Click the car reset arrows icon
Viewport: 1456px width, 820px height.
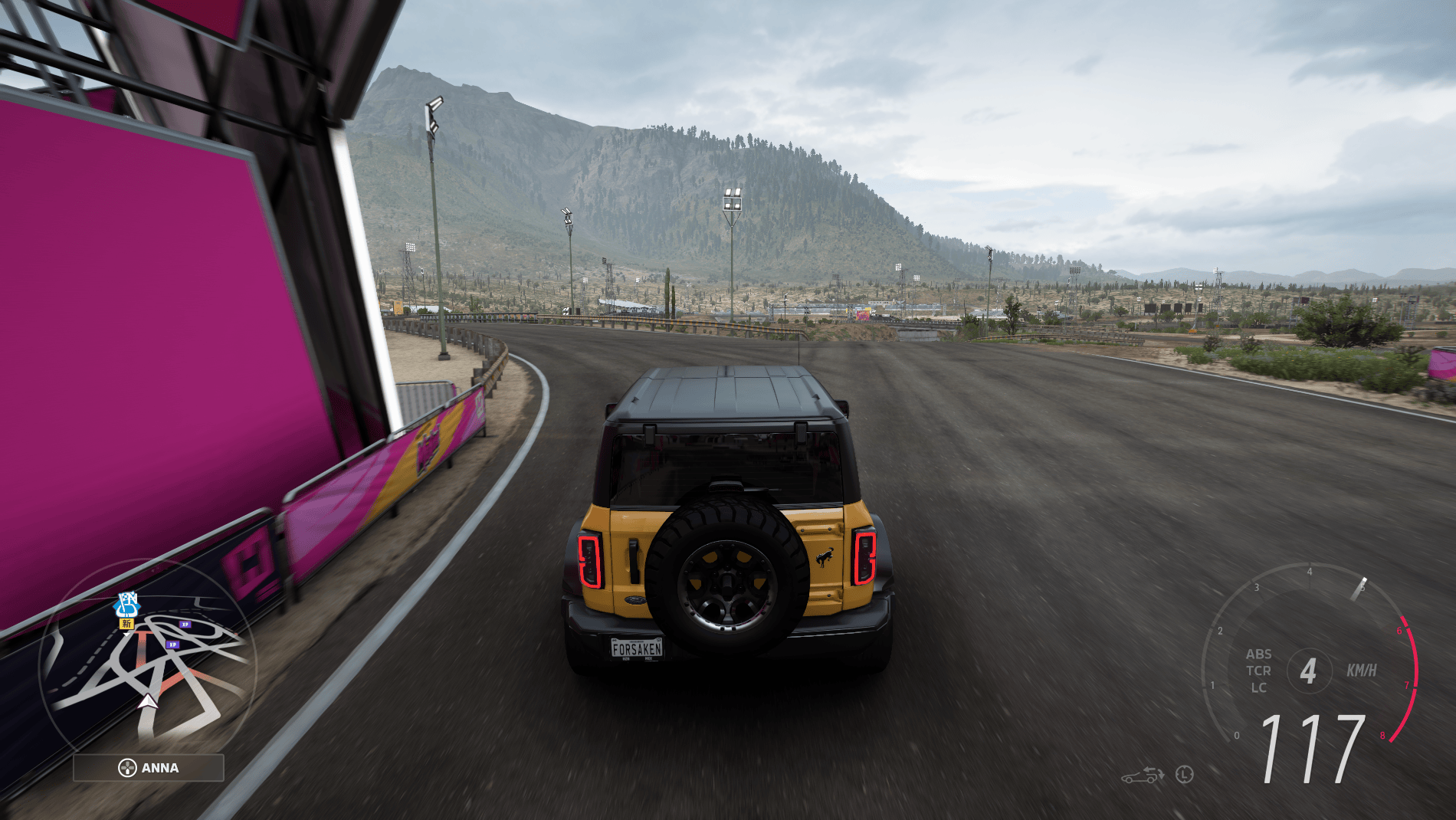[x=1143, y=776]
